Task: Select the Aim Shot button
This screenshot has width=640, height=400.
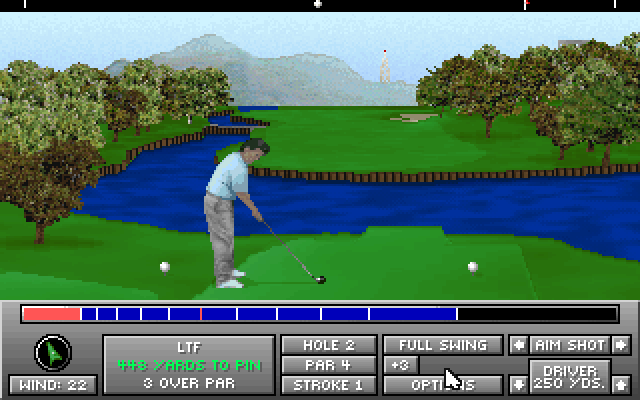Action: tap(570, 345)
